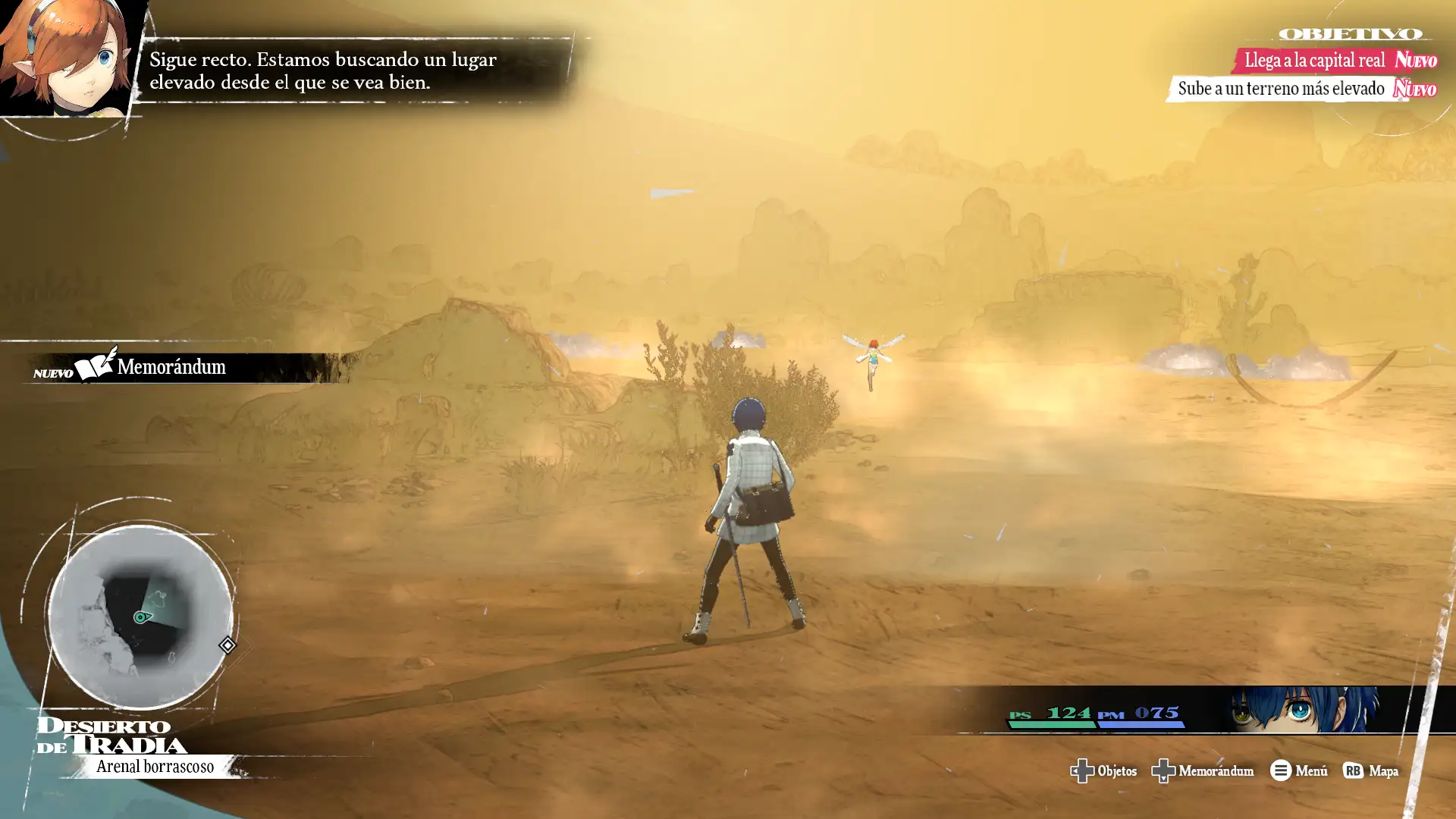The height and width of the screenshot is (819, 1456).
Task: Open the new Memorándum notification
Action: 171,367
